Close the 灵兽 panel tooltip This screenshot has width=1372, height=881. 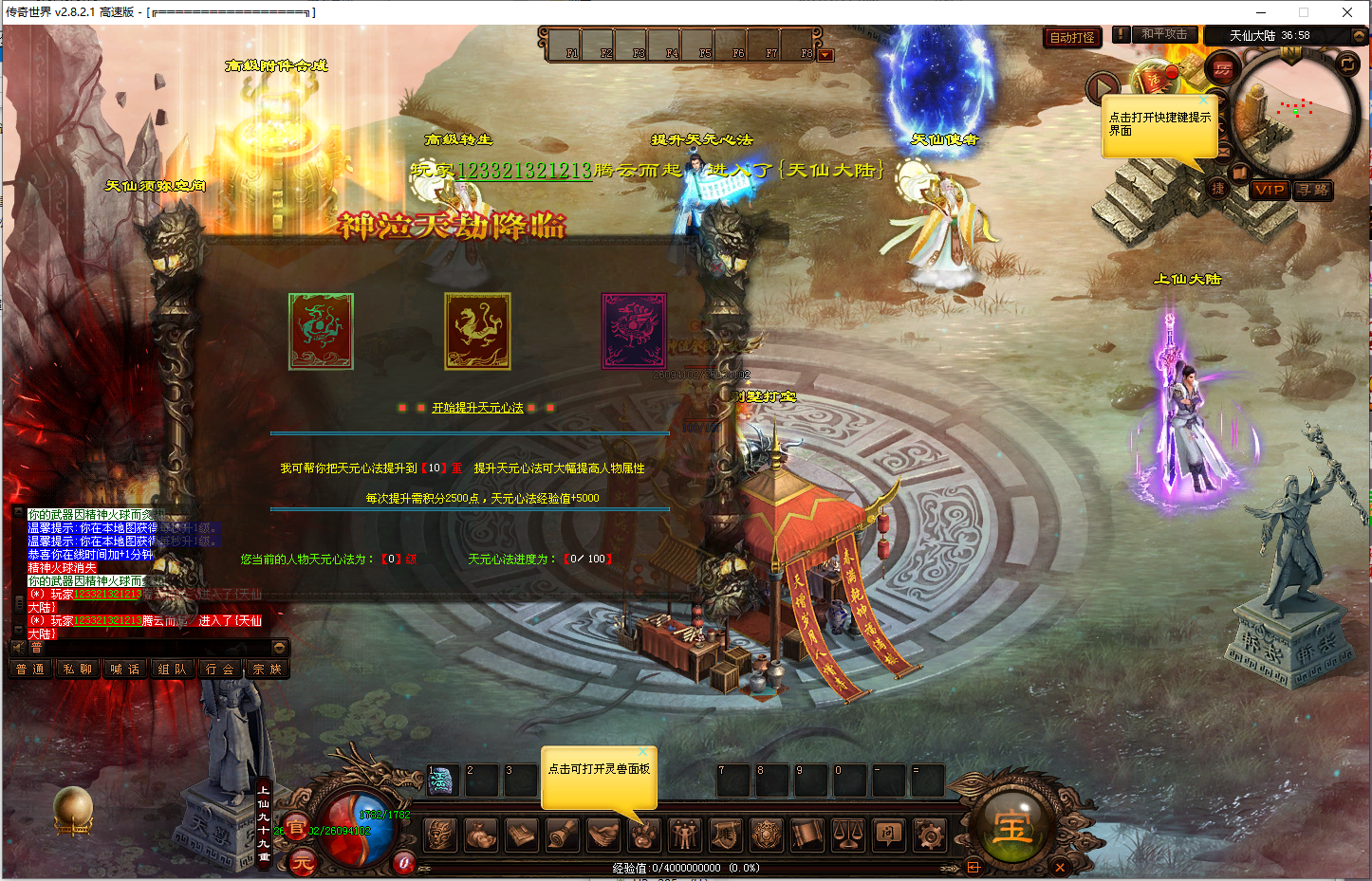point(642,752)
